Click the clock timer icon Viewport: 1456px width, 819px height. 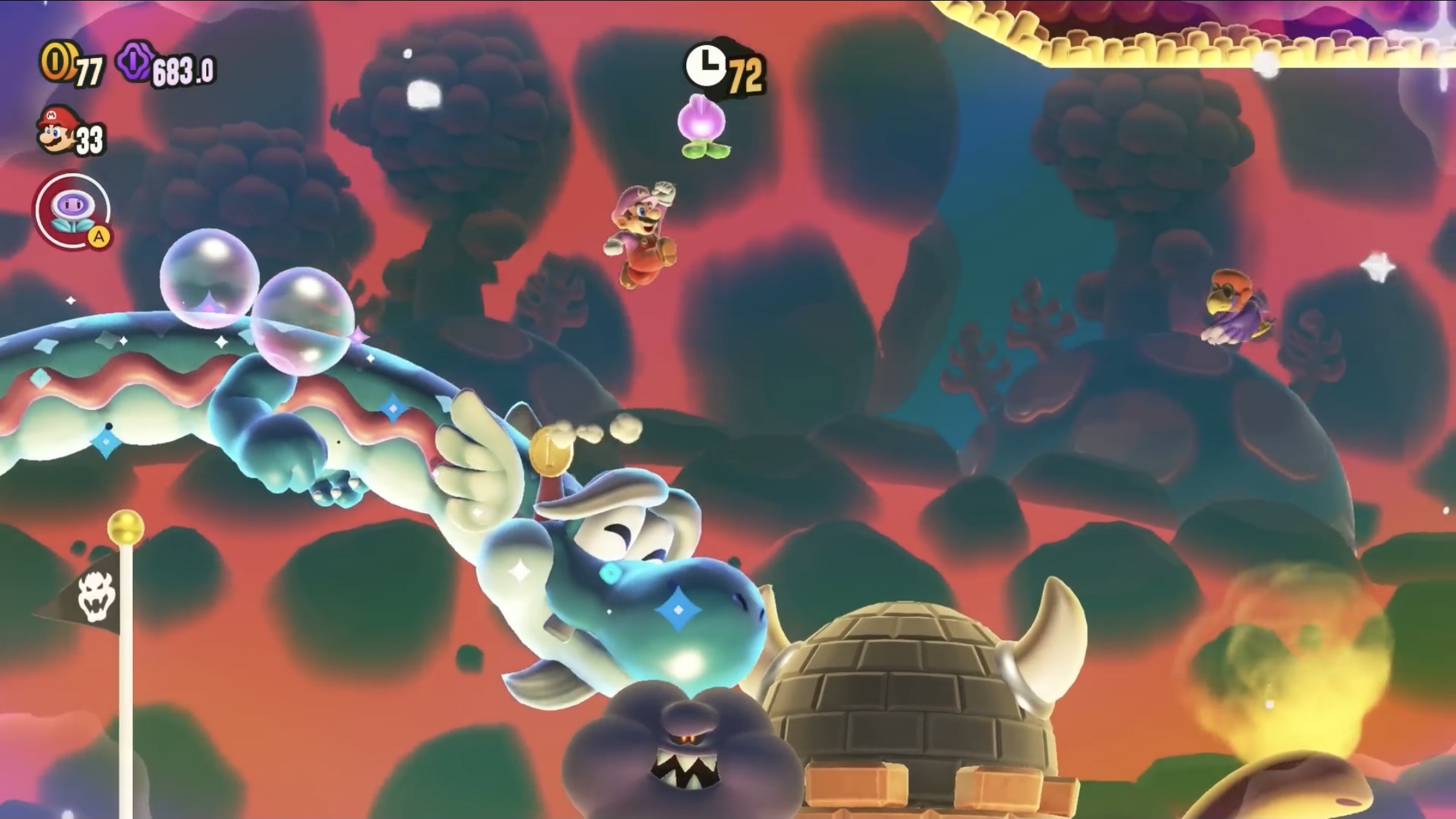(708, 64)
